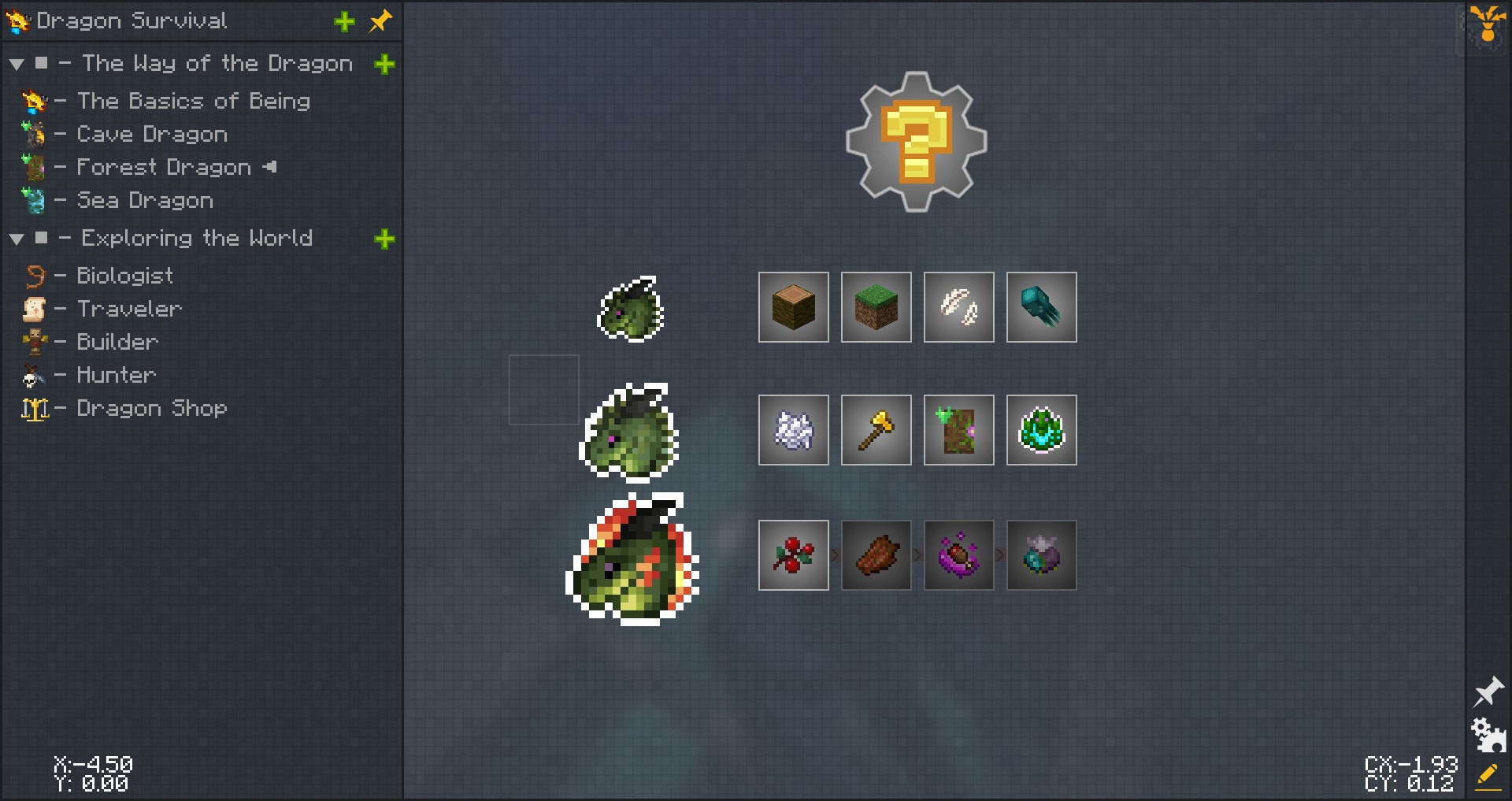Open the Sea Dragon chapter
The height and width of the screenshot is (801, 1512).
(145, 200)
